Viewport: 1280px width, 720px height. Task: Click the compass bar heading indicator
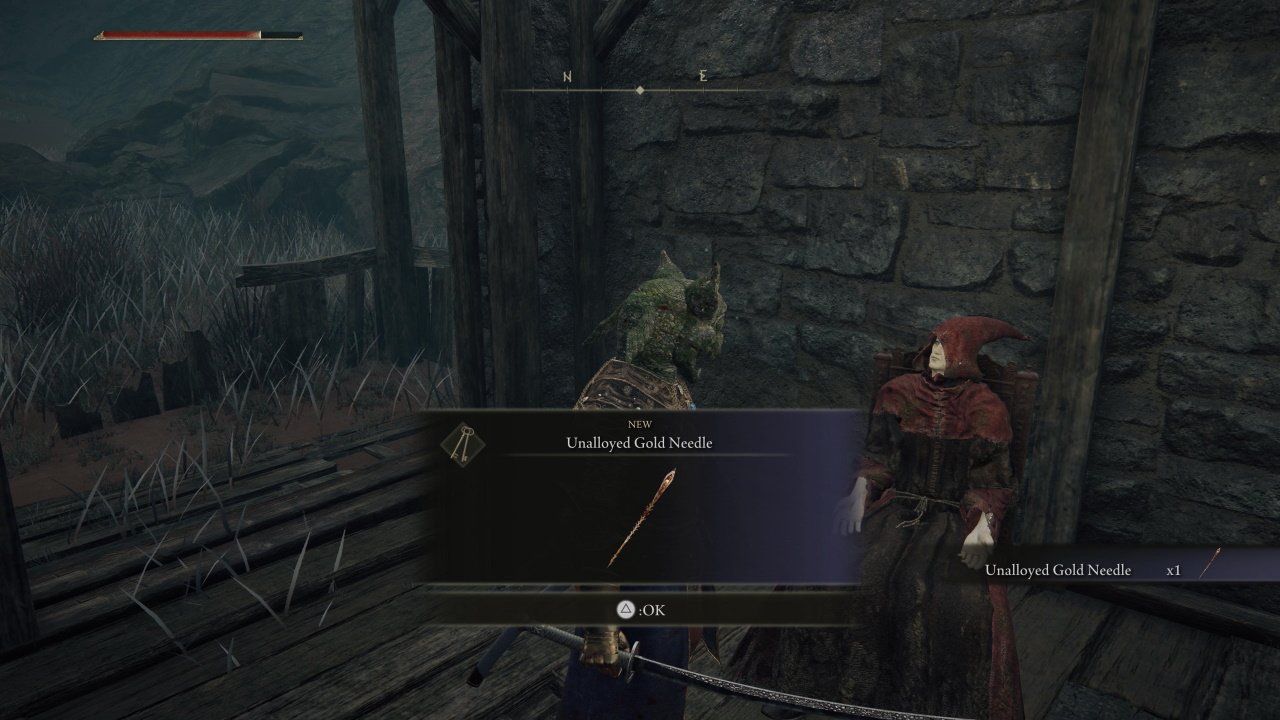[640, 90]
